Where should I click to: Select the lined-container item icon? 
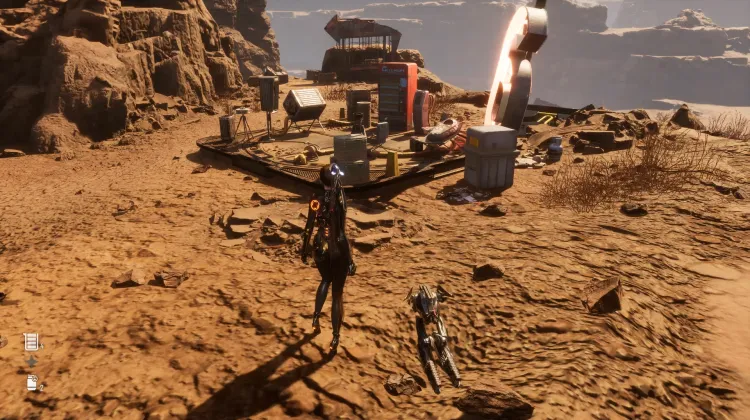[x=31, y=341]
